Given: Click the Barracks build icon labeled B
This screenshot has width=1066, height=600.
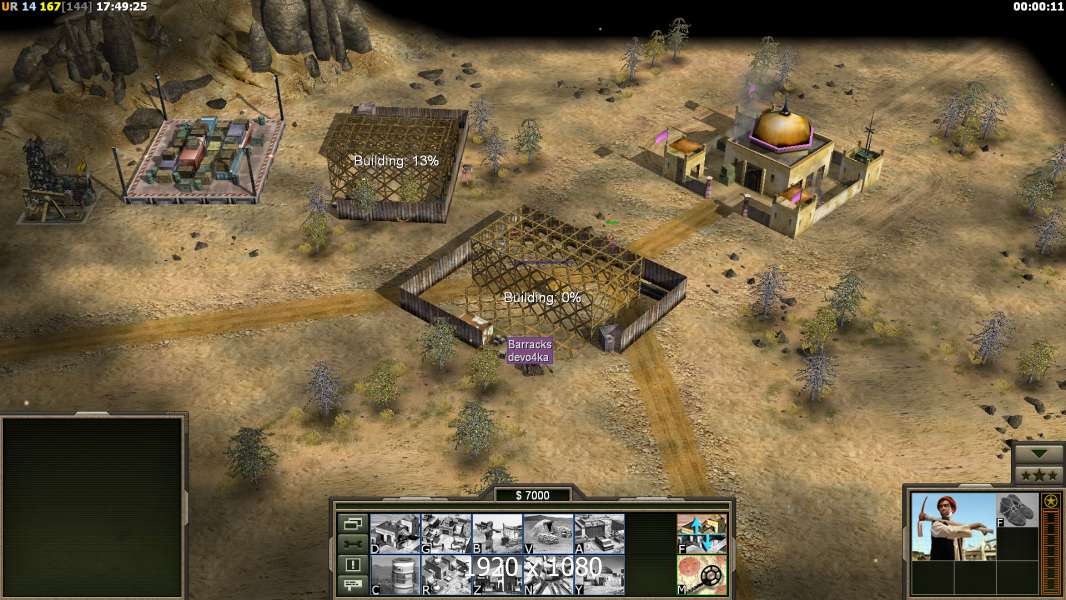Looking at the screenshot, I should 497,533.
